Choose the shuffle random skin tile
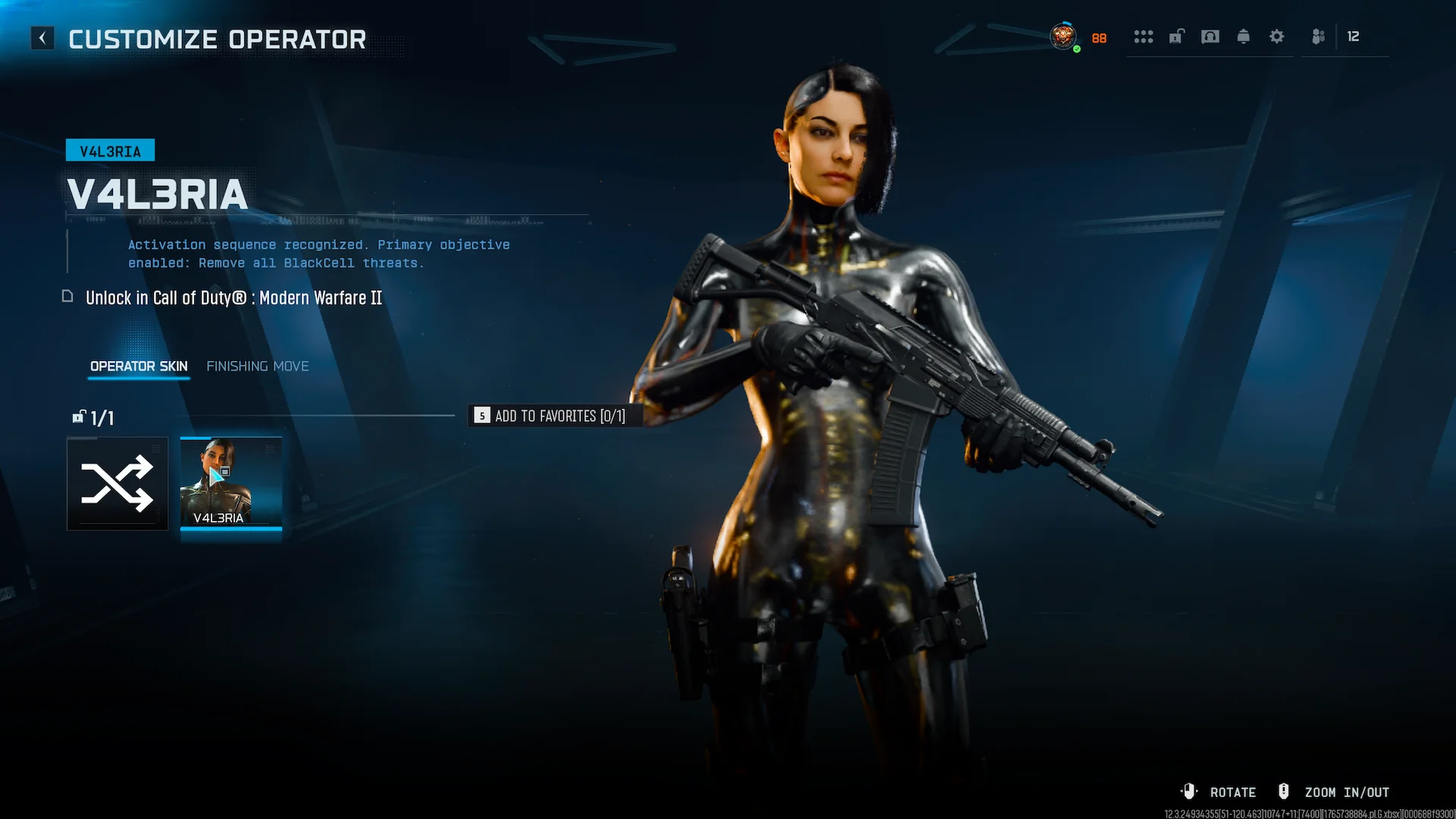 point(118,484)
